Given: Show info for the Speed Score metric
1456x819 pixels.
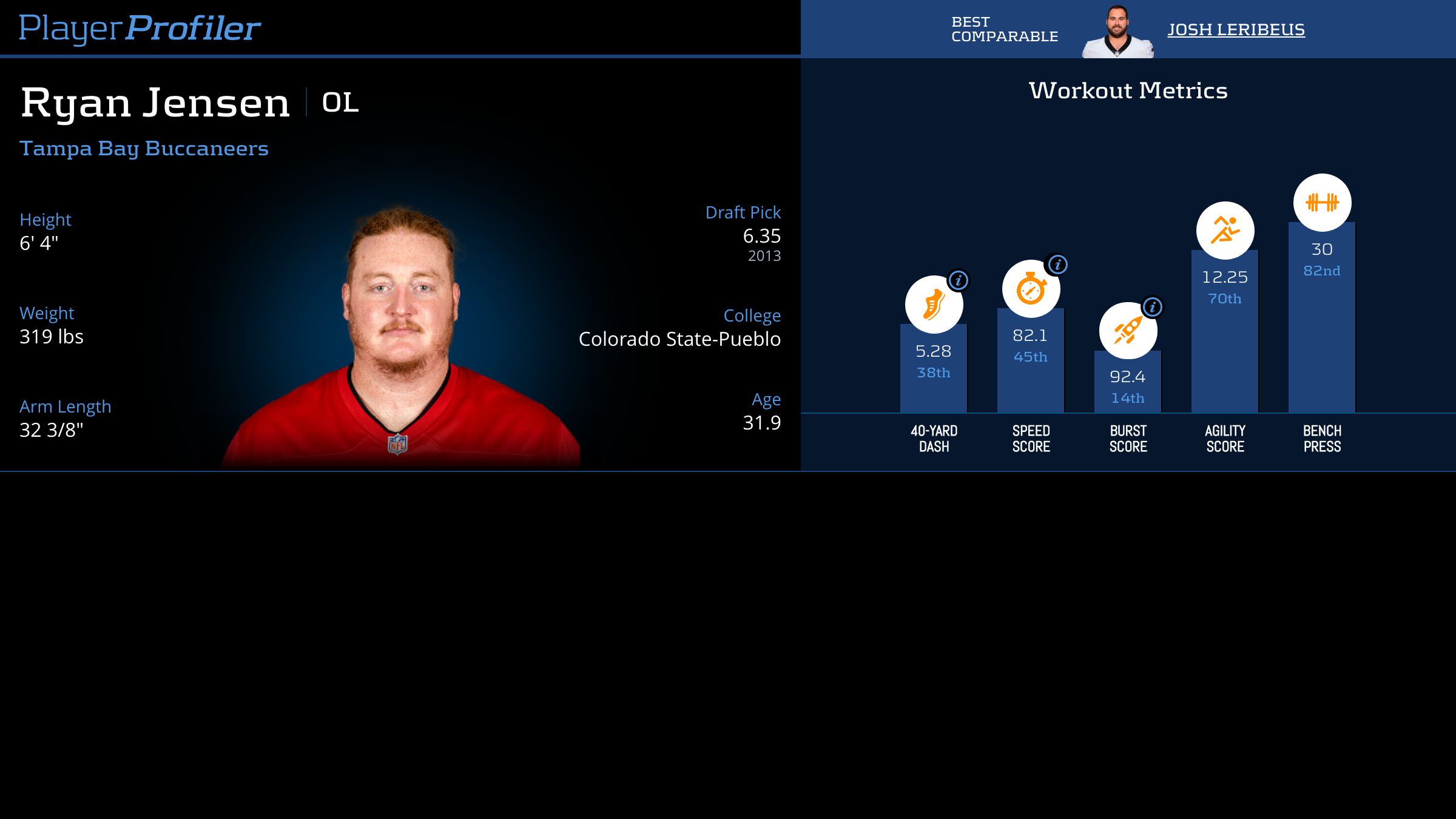Looking at the screenshot, I should (1057, 265).
